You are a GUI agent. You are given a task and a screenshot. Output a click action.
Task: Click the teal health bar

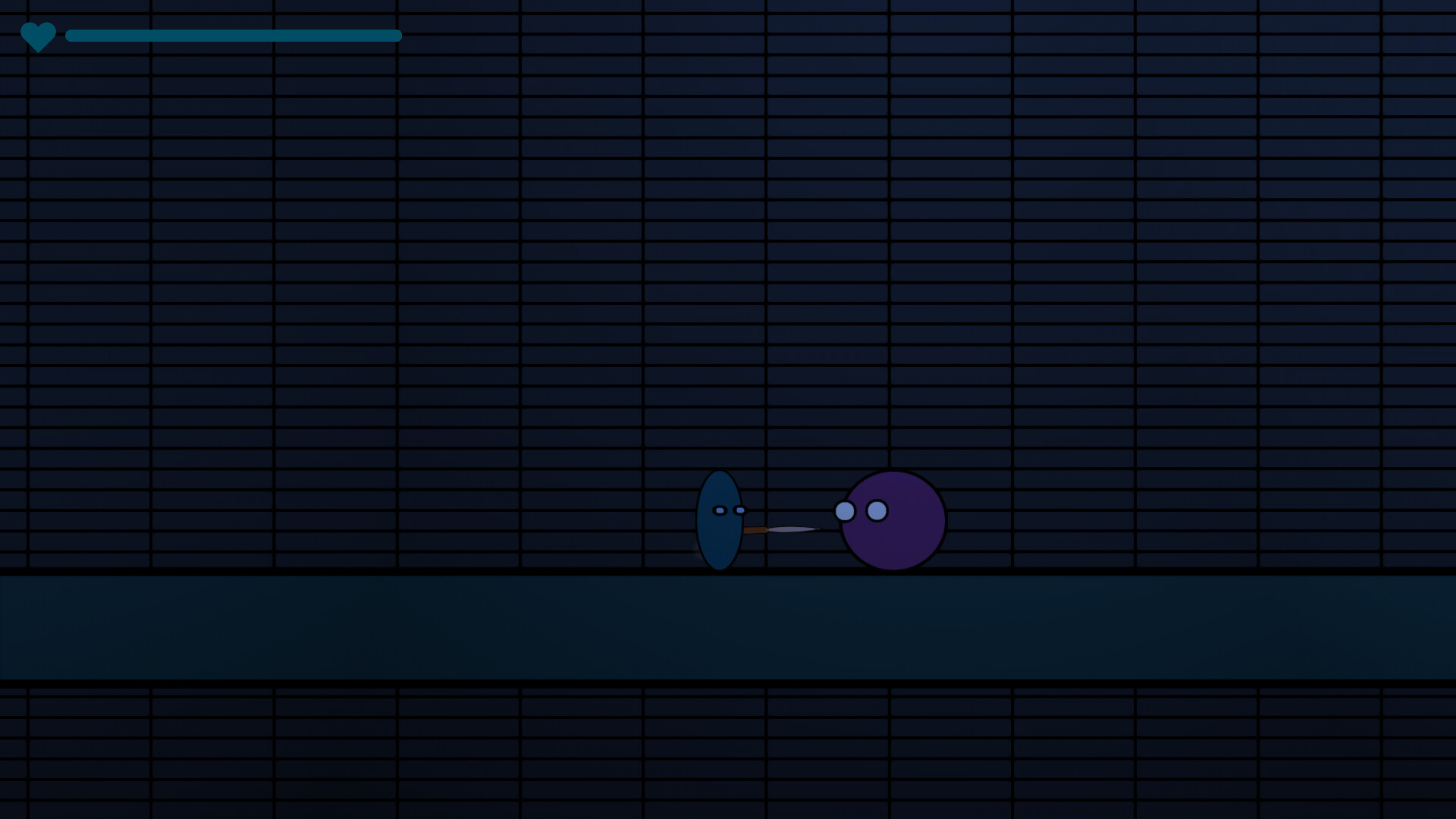click(227, 35)
